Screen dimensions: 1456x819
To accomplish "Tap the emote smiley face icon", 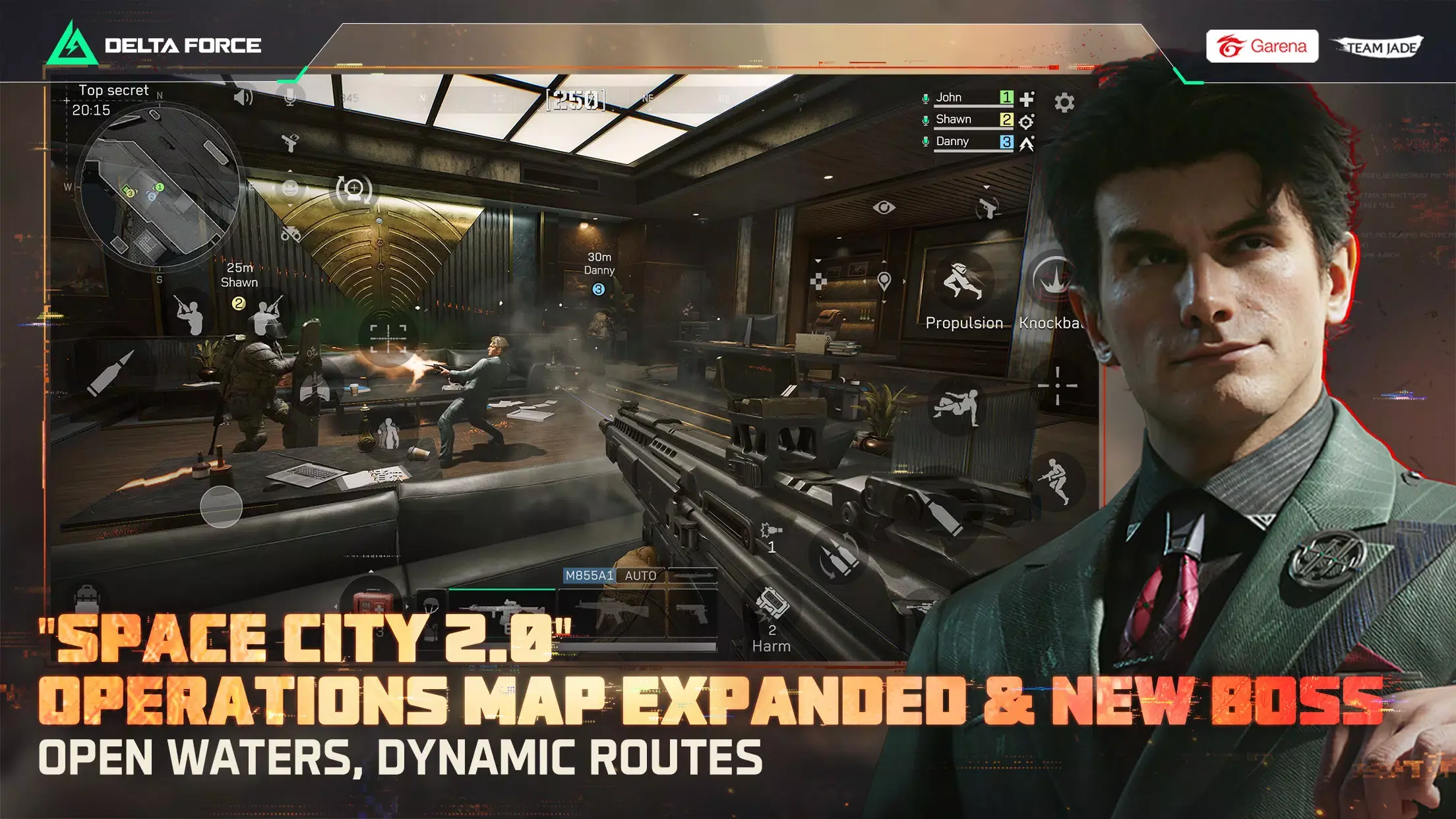I will pos(290,189).
